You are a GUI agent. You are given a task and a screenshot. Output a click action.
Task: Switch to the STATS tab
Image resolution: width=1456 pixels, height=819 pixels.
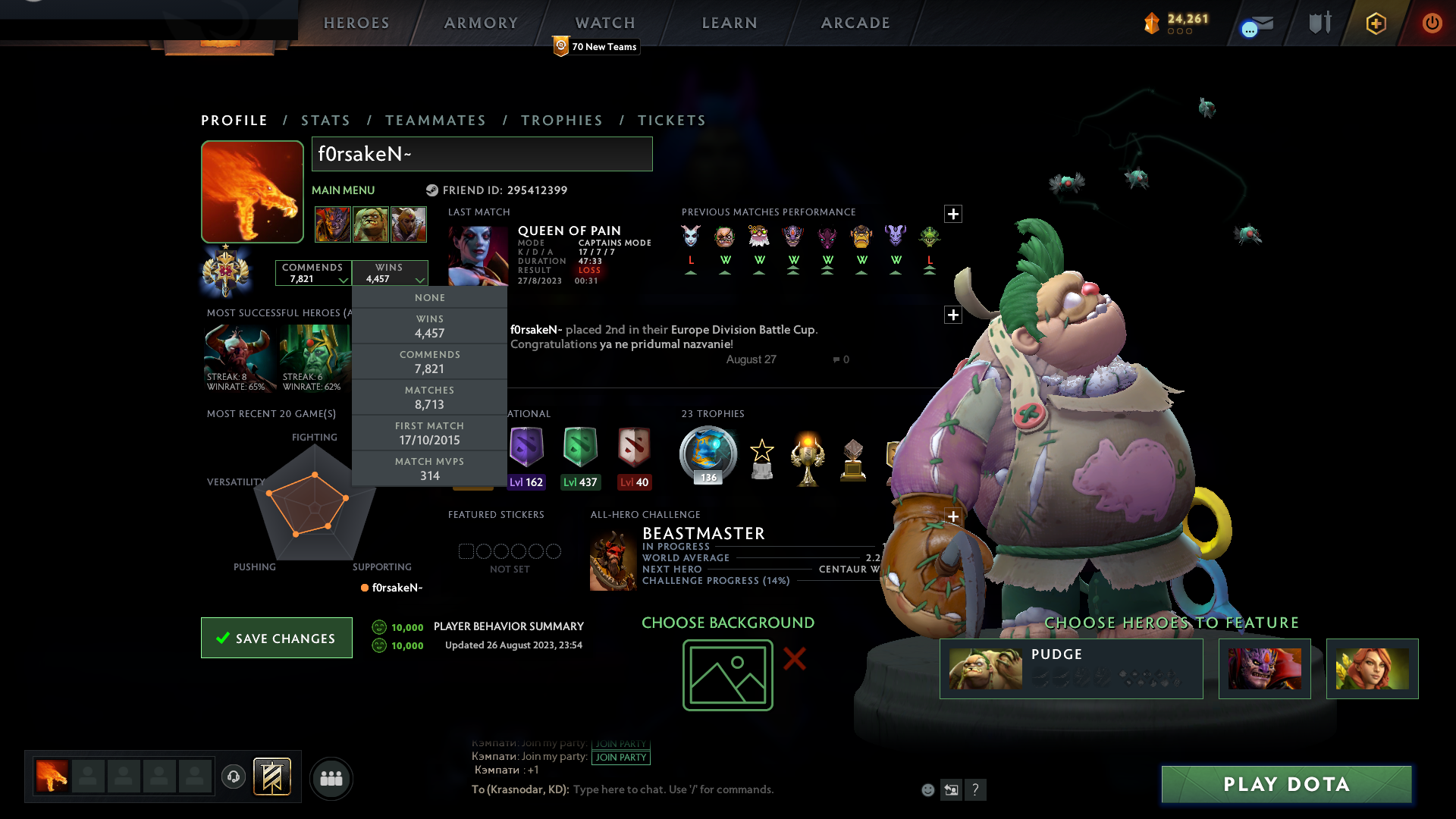(325, 120)
